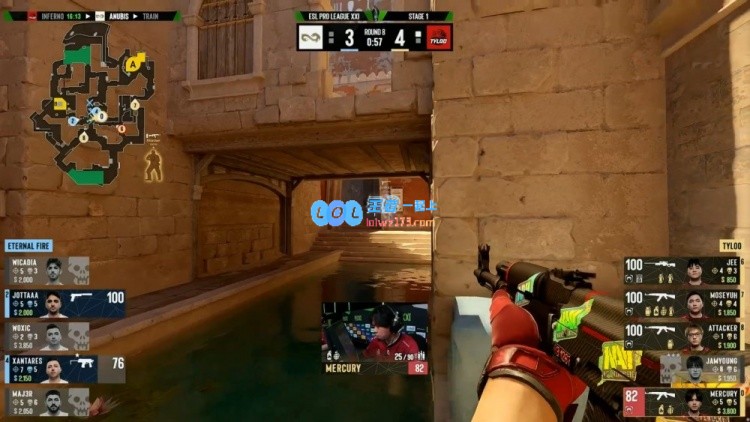
Task: Click the TYLOO team logo in scoreboard
Action: (x=439, y=37)
